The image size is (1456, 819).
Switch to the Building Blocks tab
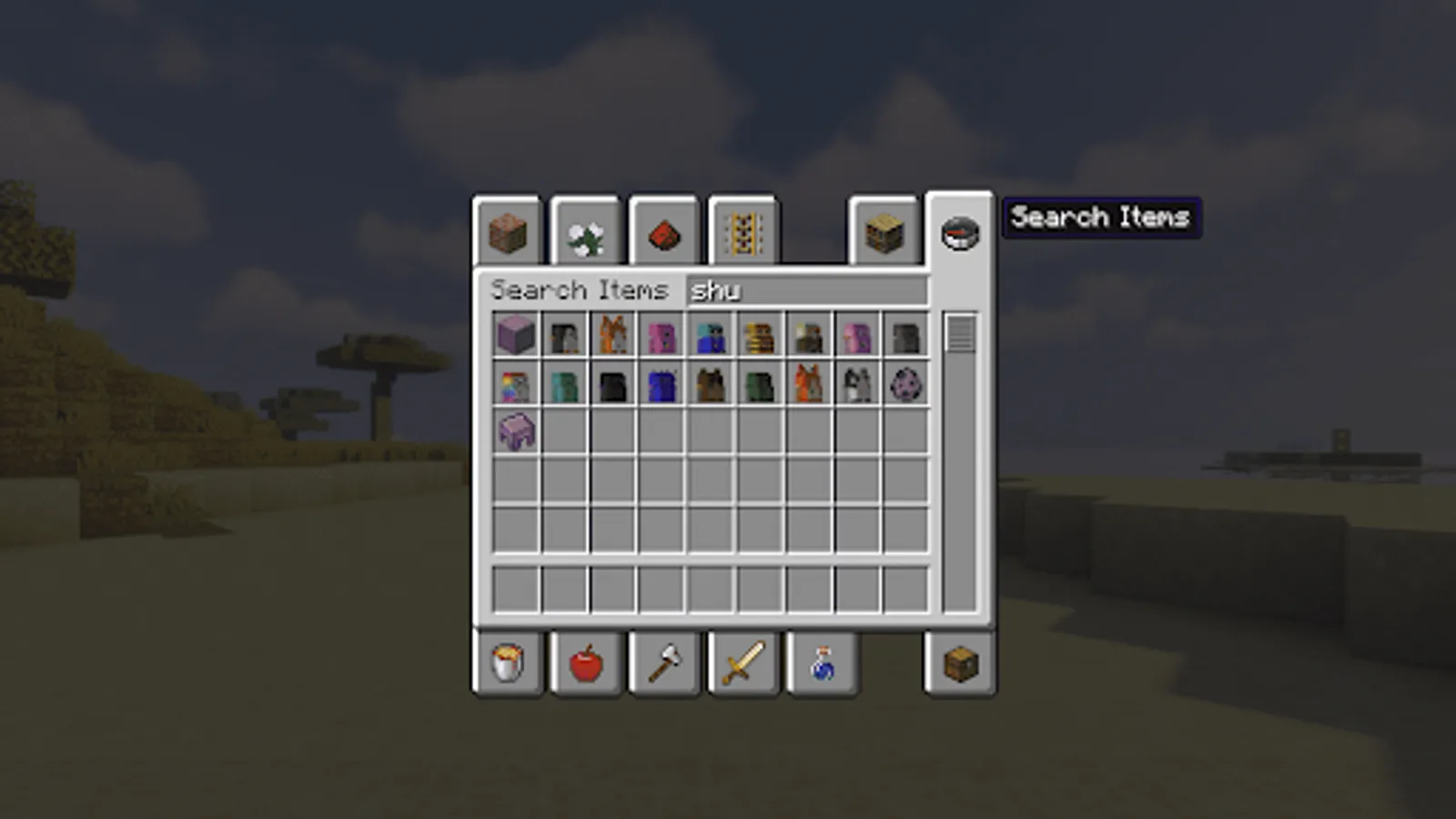coord(508,233)
